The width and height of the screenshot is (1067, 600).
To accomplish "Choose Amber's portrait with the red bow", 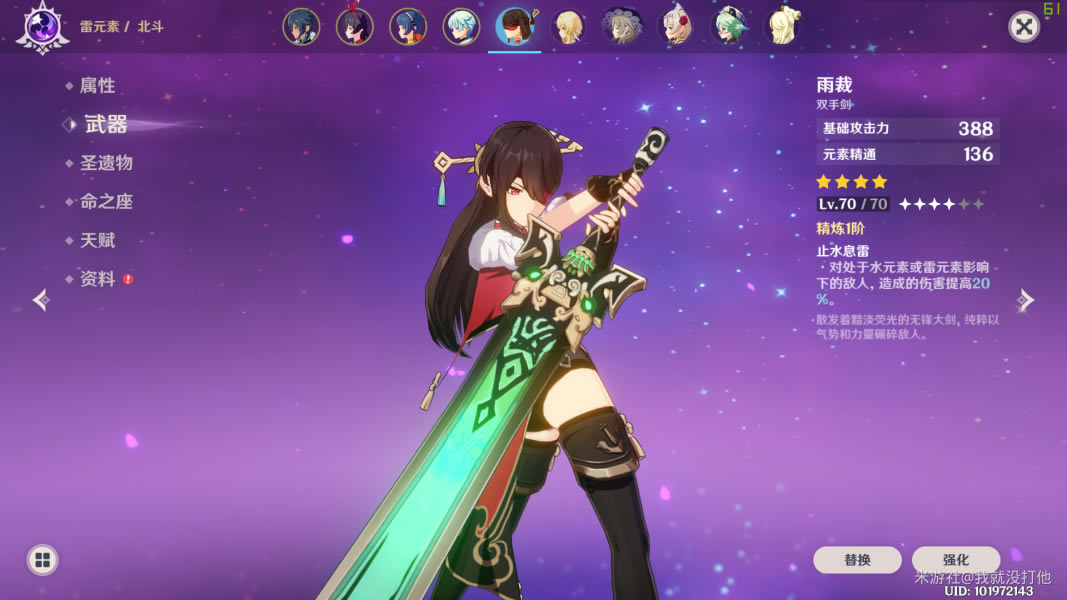I will pyautogui.click(x=354, y=26).
